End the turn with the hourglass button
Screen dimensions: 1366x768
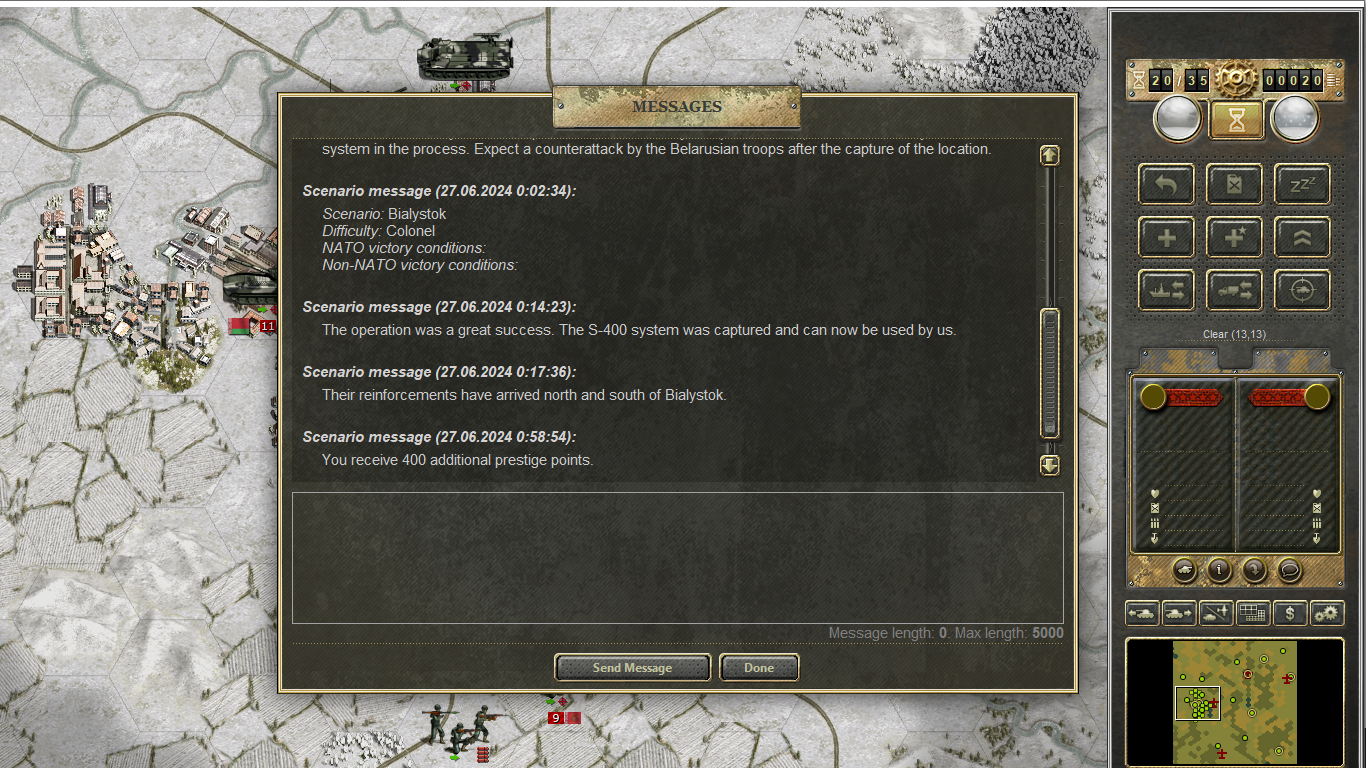[1237, 120]
